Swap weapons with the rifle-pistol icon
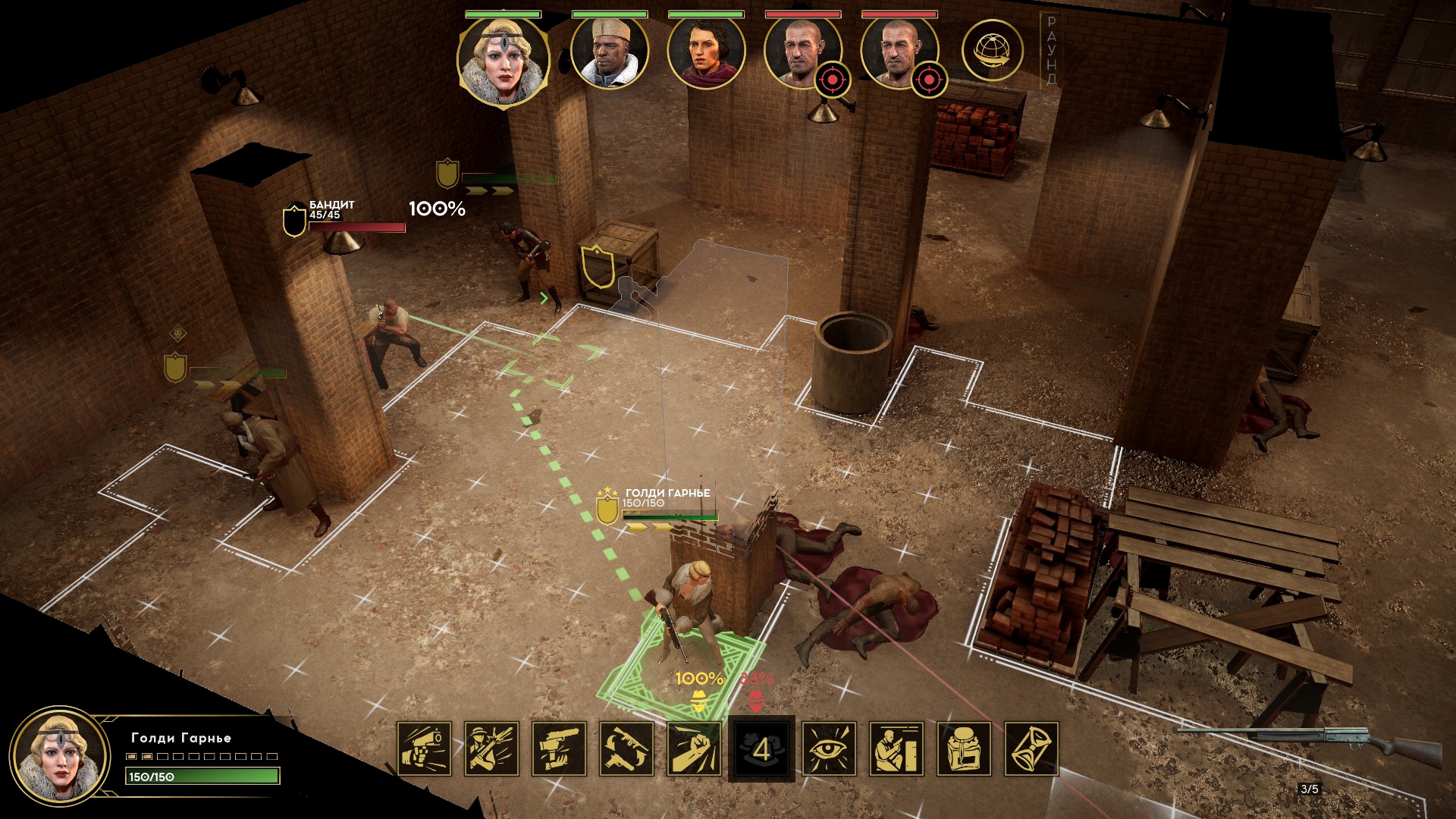This screenshot has width=1456, height=819. 626,749
